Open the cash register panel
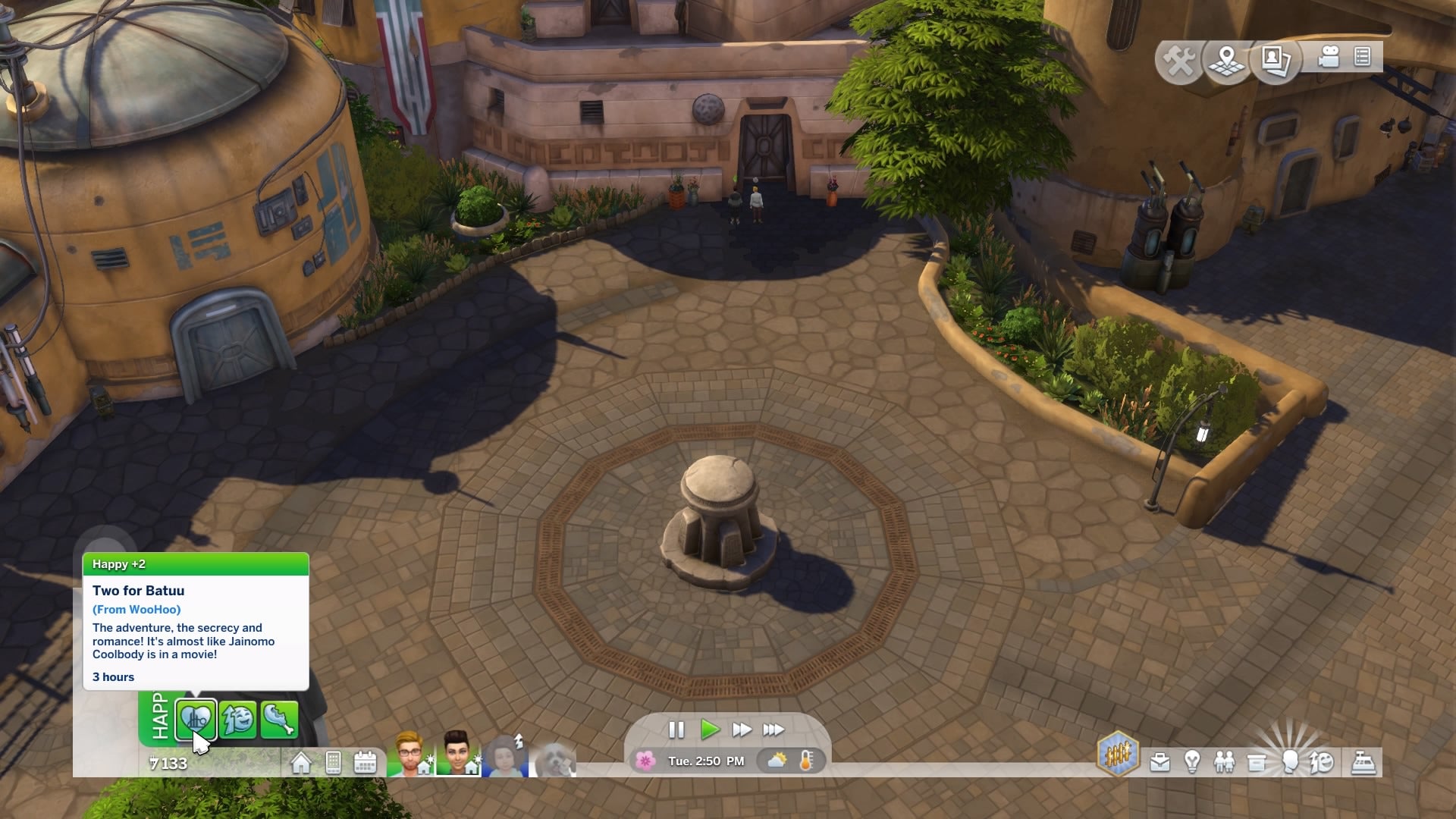The width and height of the screenshot is (1456, 819). coord(1363,762)
